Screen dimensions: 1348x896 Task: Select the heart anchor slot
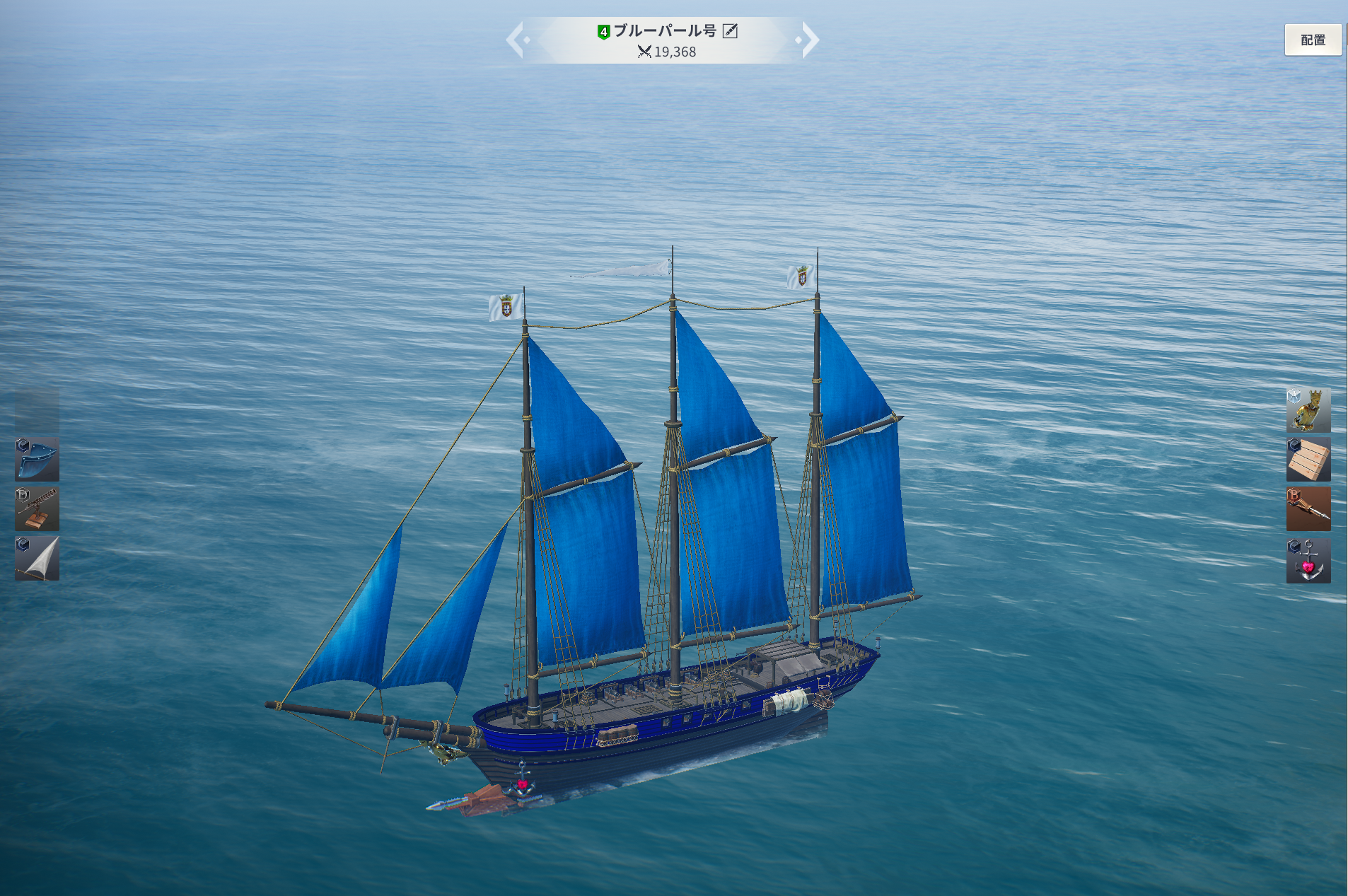tap(1308, 561)
